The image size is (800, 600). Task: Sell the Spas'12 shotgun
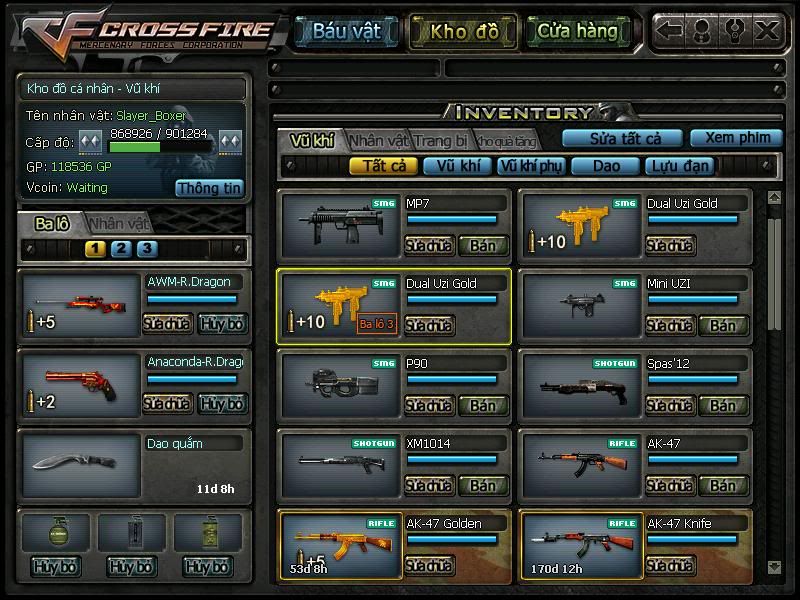[x=723, y=406]
